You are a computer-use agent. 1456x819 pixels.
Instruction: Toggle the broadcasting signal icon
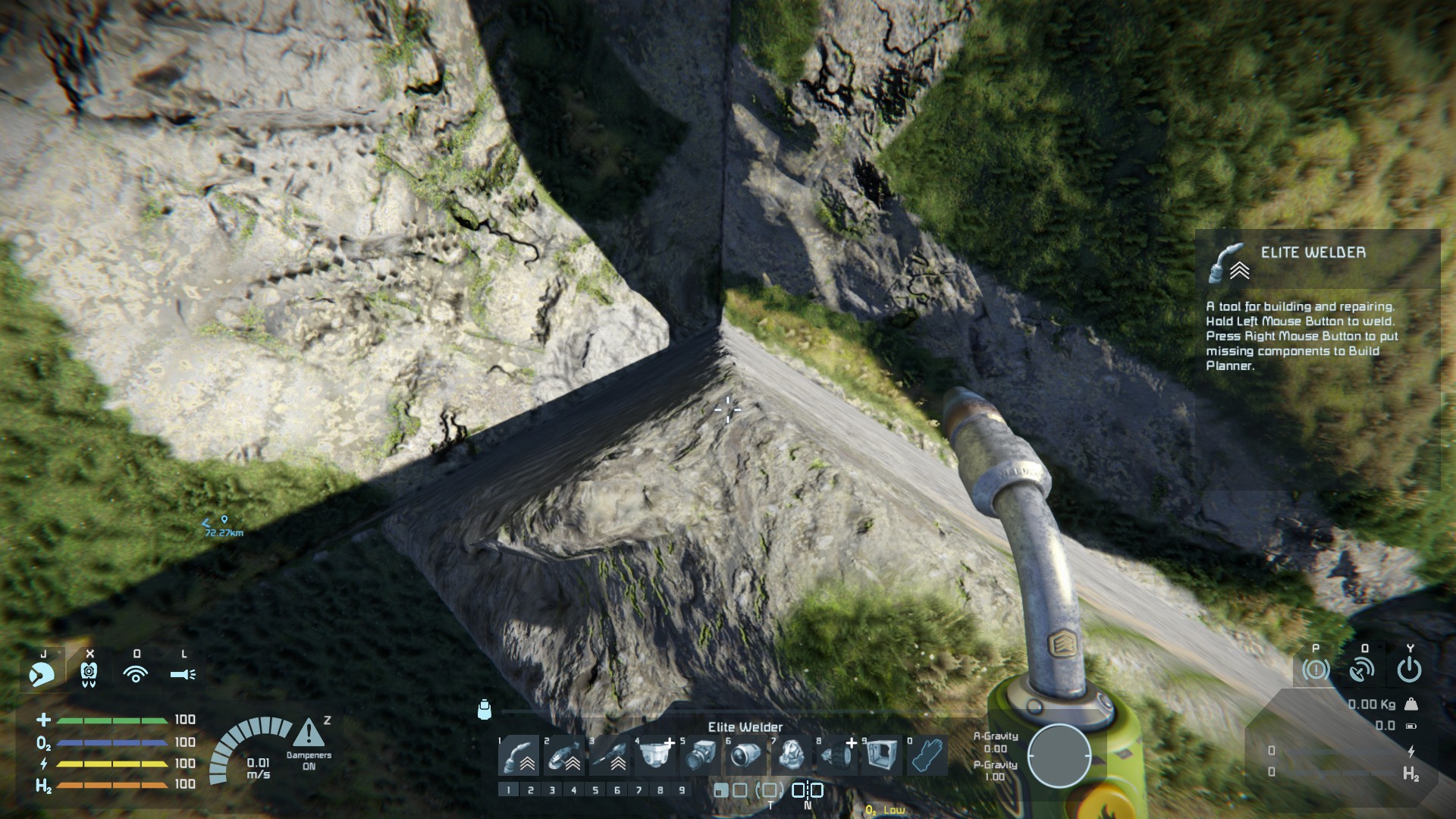(136, 673)
